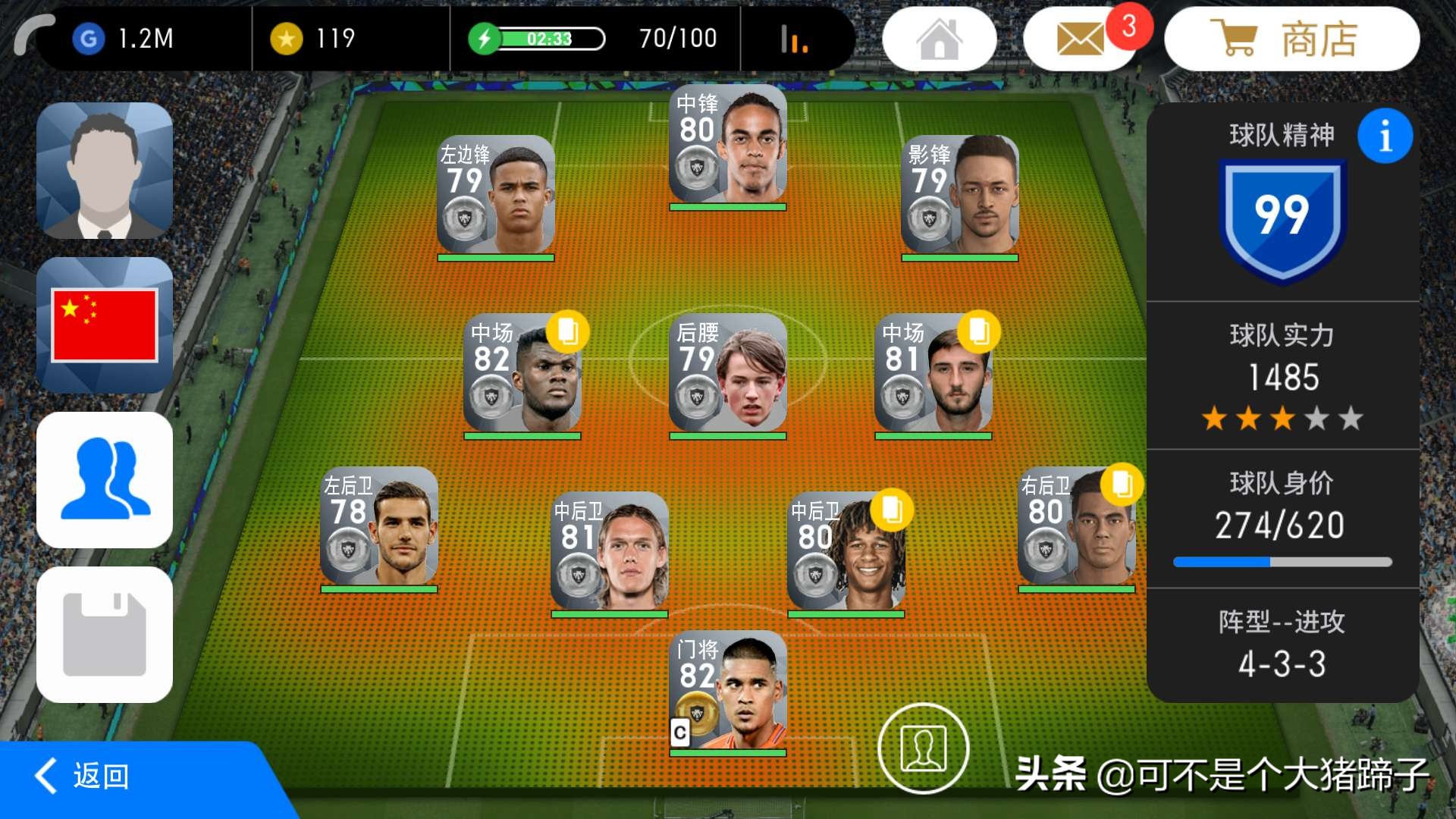Open the mail inbox envelope

tap(1080, 39)
